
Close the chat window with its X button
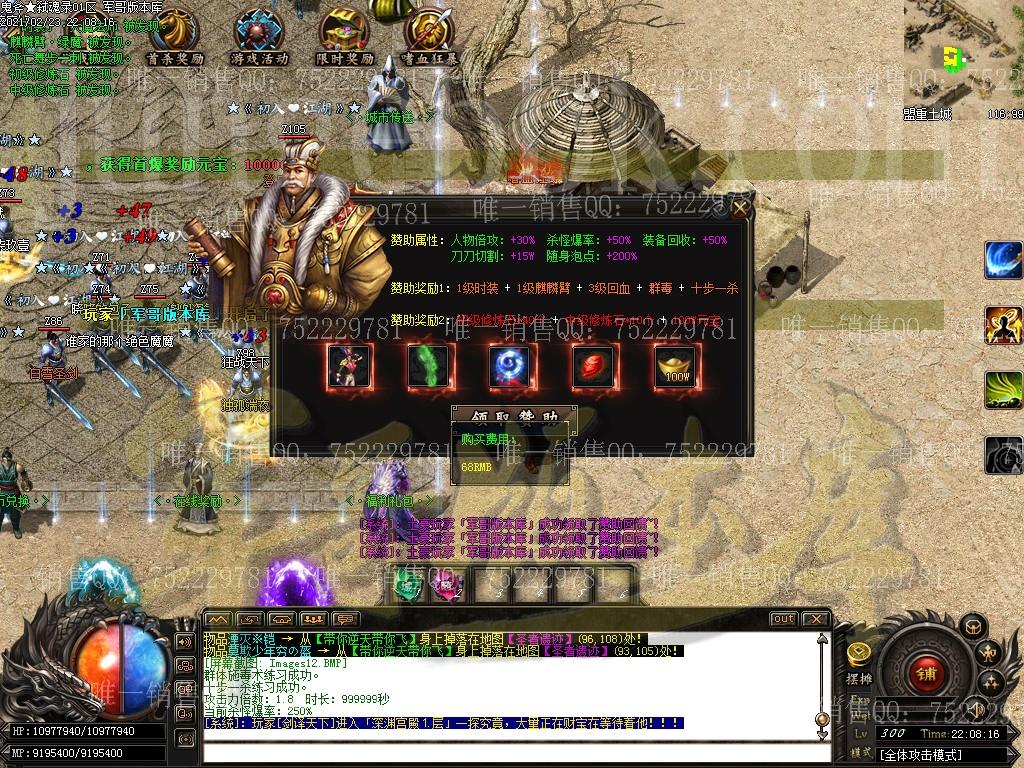pyautogui.click(x=815, y=619)
